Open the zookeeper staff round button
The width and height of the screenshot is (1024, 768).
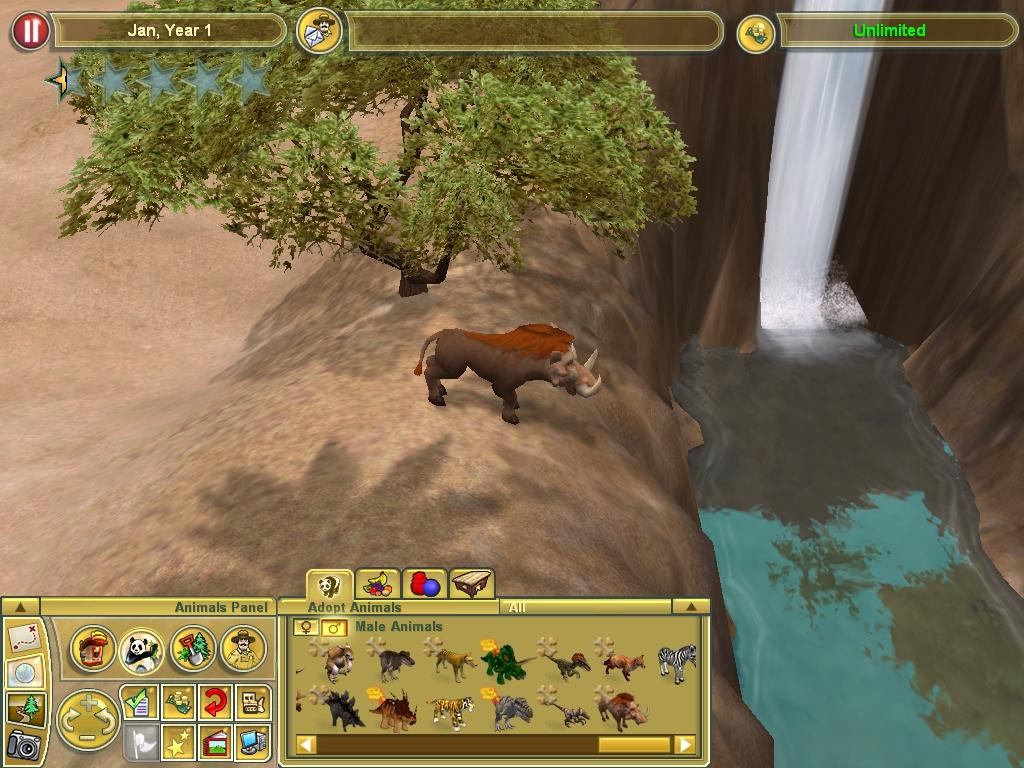point(242,649)
